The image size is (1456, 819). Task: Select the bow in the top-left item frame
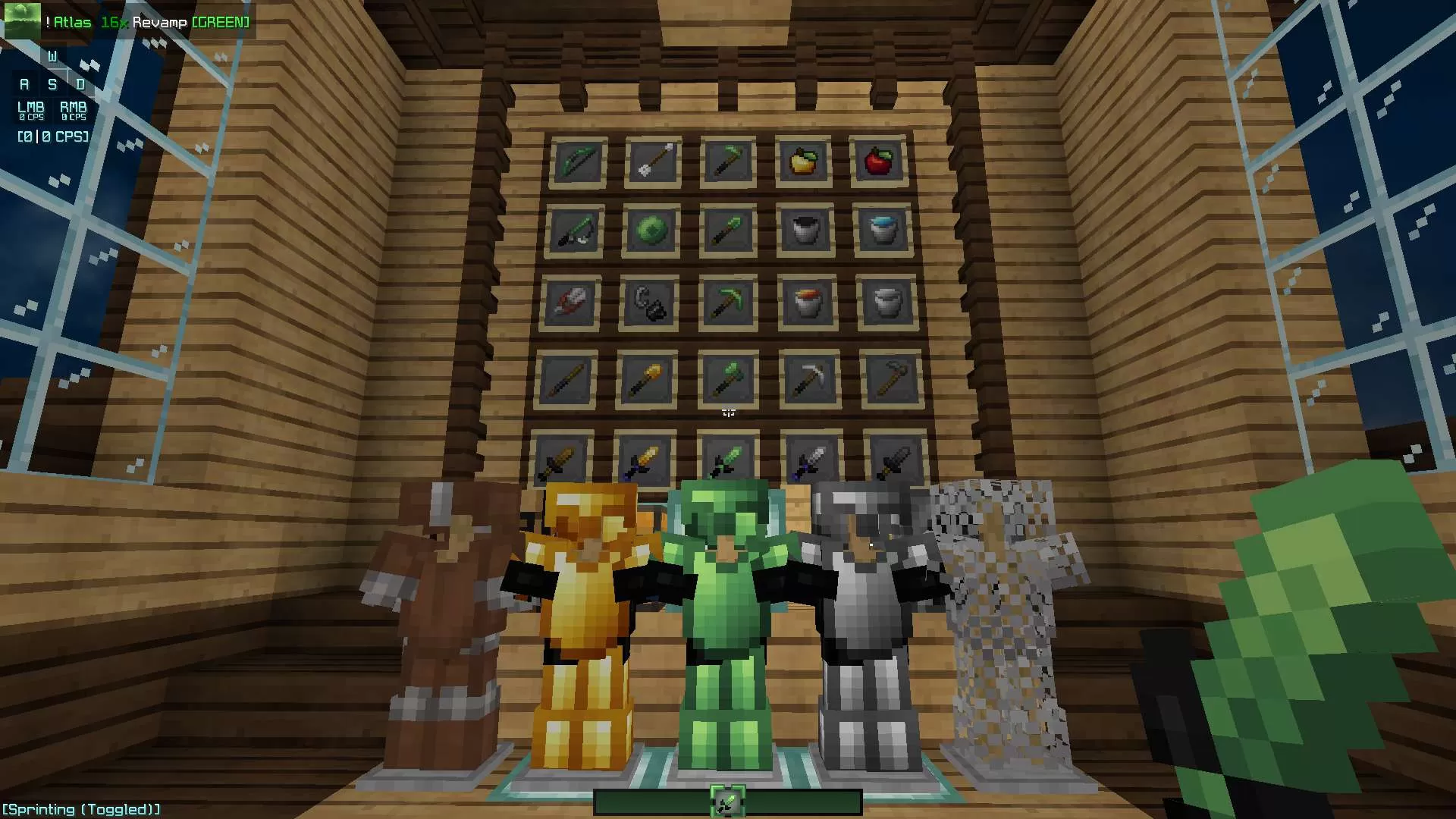[578, 162]
